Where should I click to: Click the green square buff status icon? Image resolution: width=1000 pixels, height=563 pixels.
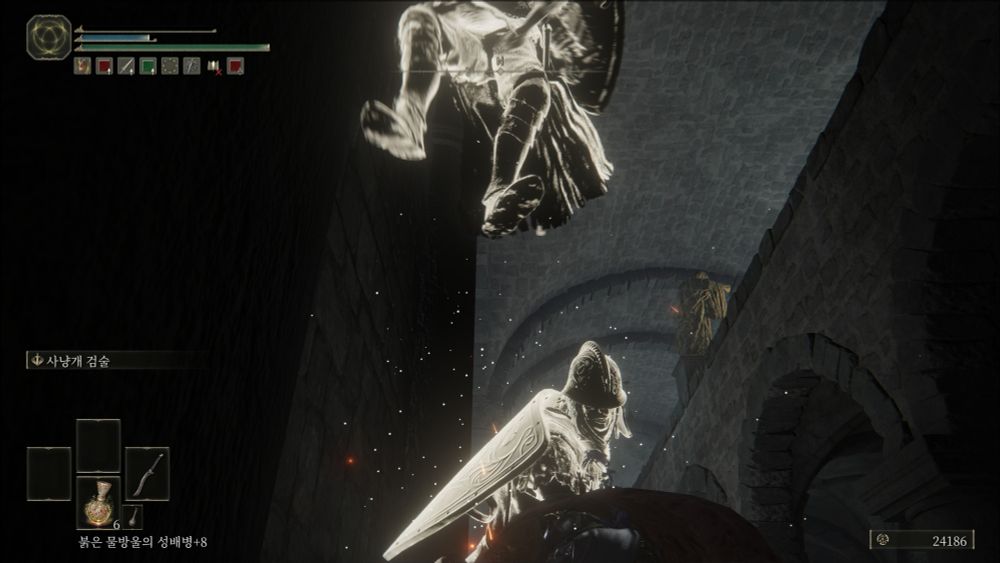[147, 66]
